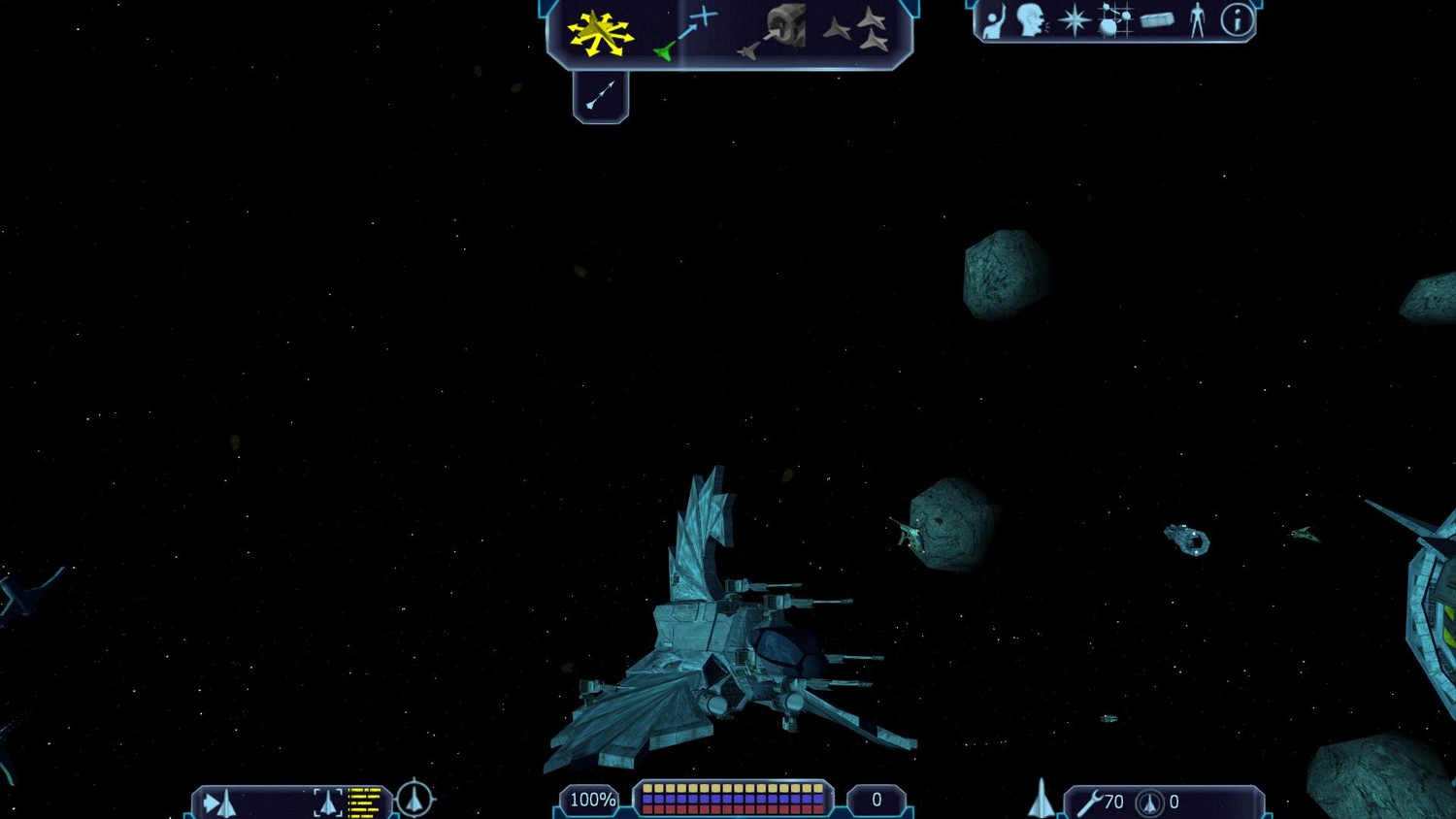
Task: Click the ship silhouette beside the repair panel
Action: [1041, 800]
